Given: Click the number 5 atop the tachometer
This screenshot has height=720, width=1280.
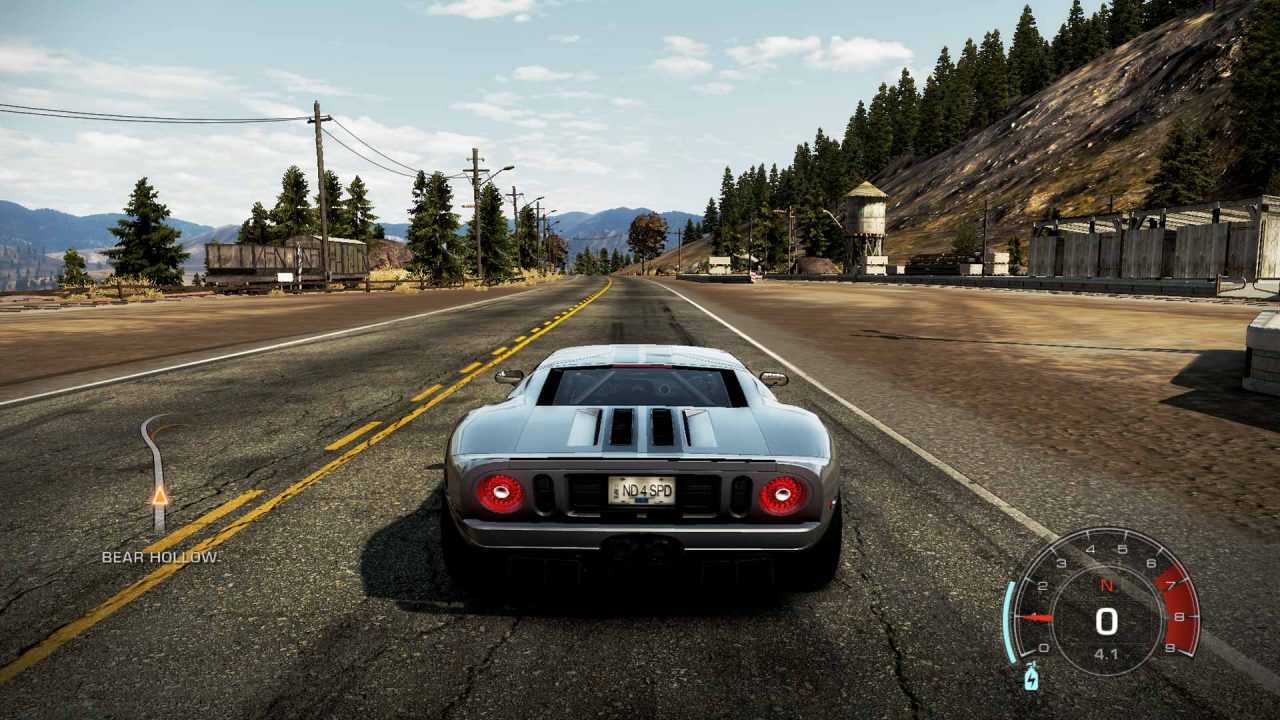Looking at the screenshot, I should [1121, 548].
